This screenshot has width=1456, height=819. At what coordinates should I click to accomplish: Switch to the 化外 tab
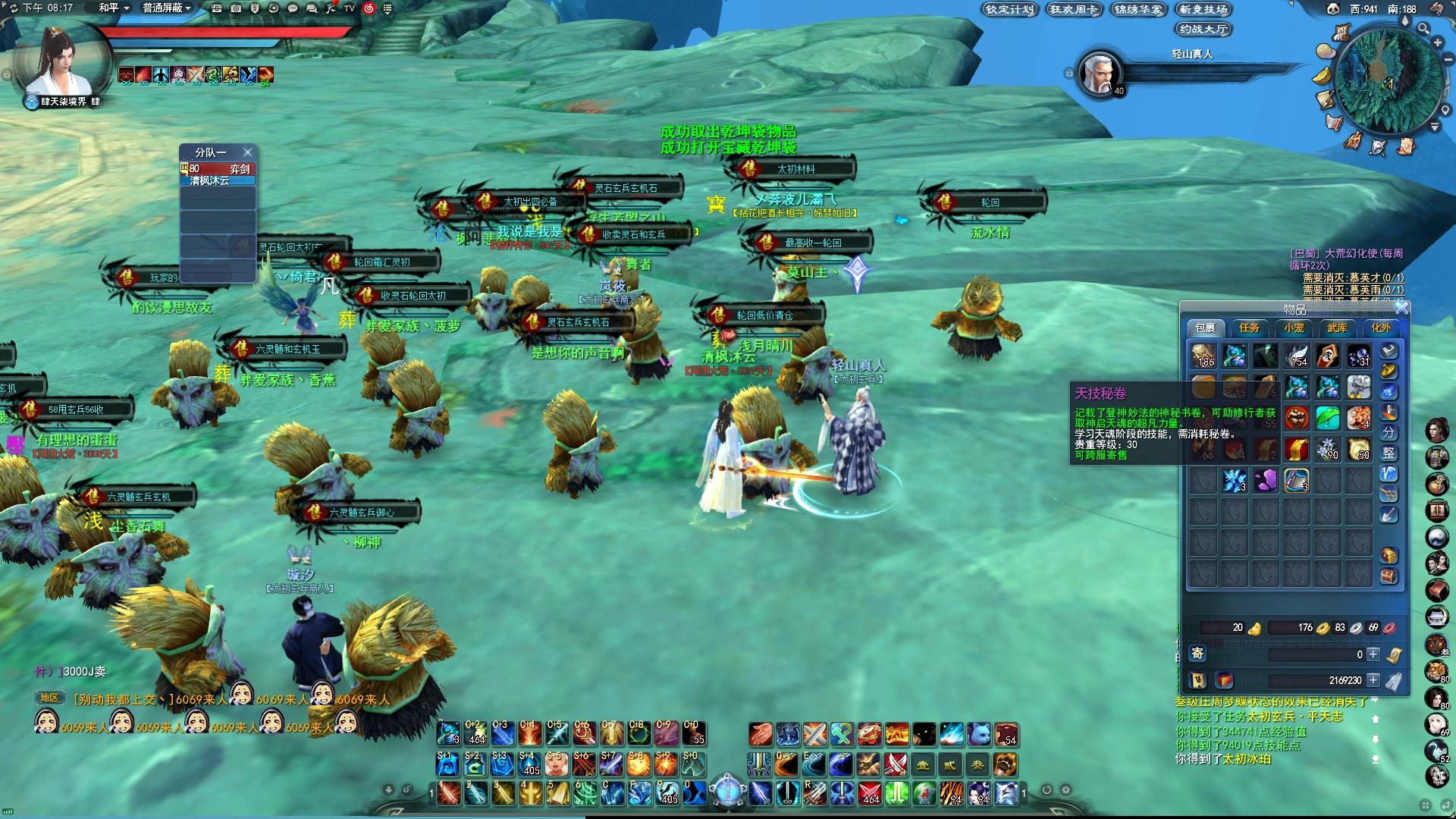(x=1381, y=328)
